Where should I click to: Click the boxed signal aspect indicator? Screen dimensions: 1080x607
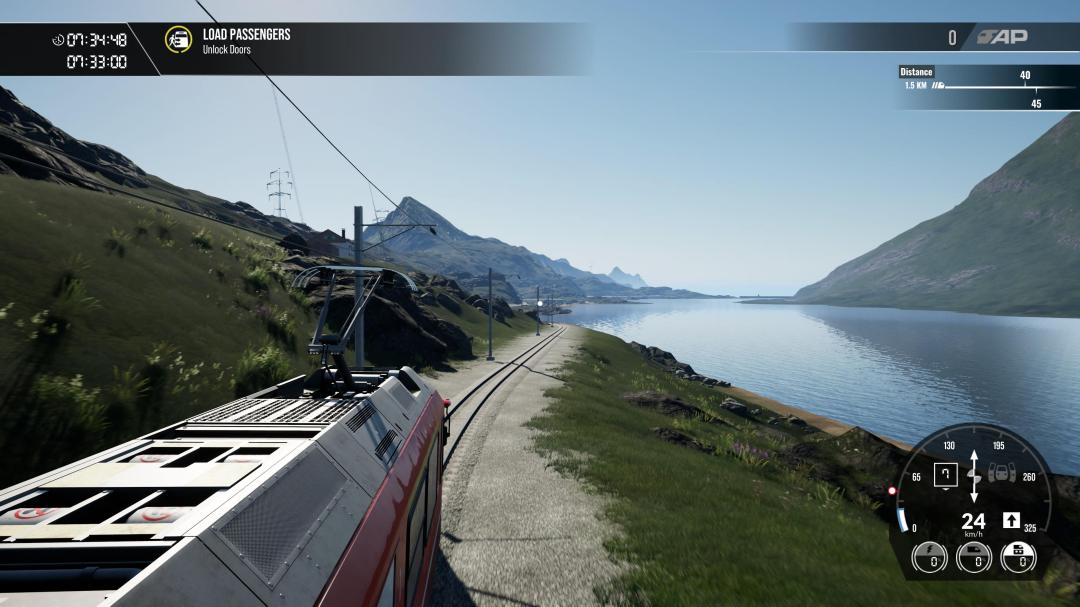[x=945, y=474]
